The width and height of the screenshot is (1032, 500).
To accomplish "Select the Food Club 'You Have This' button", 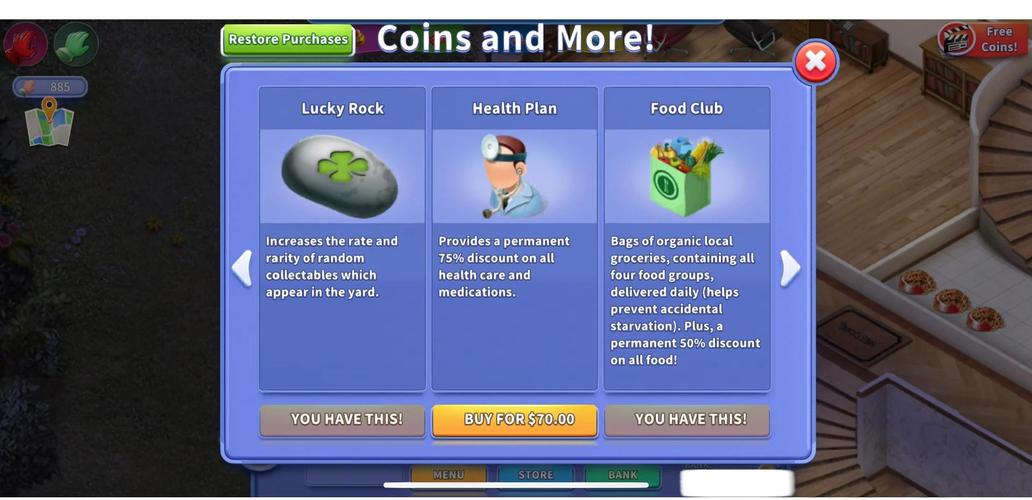I will tap(687, 420).
